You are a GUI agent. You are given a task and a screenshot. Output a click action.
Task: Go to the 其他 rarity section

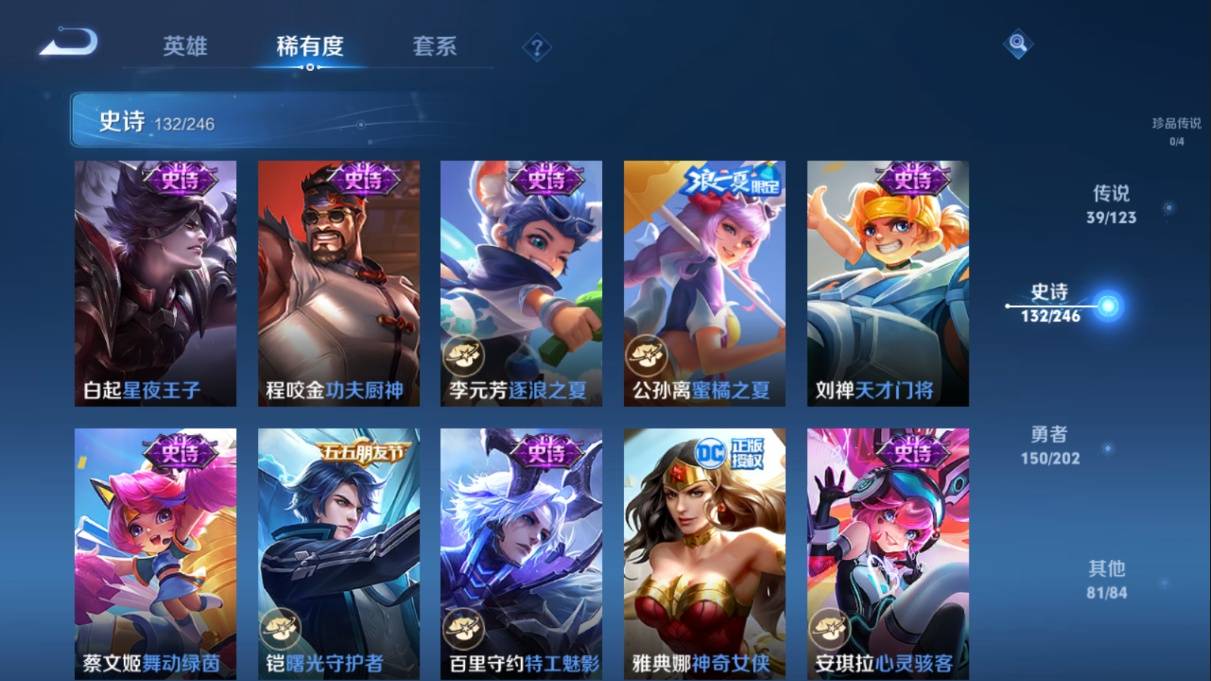point(1106,579)
